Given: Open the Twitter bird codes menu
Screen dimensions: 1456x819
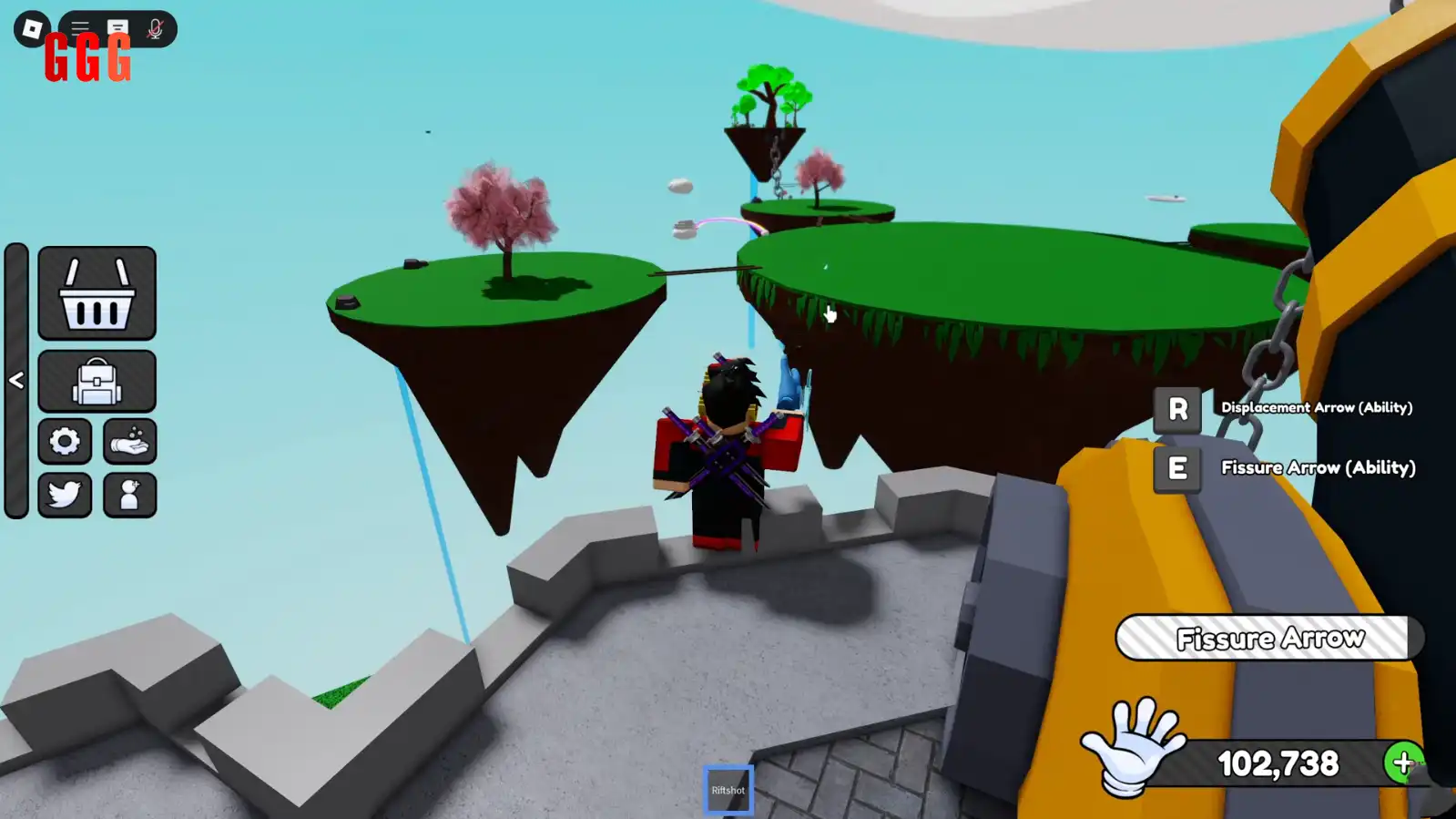Looking at the screenshot, I should point(65,495).
